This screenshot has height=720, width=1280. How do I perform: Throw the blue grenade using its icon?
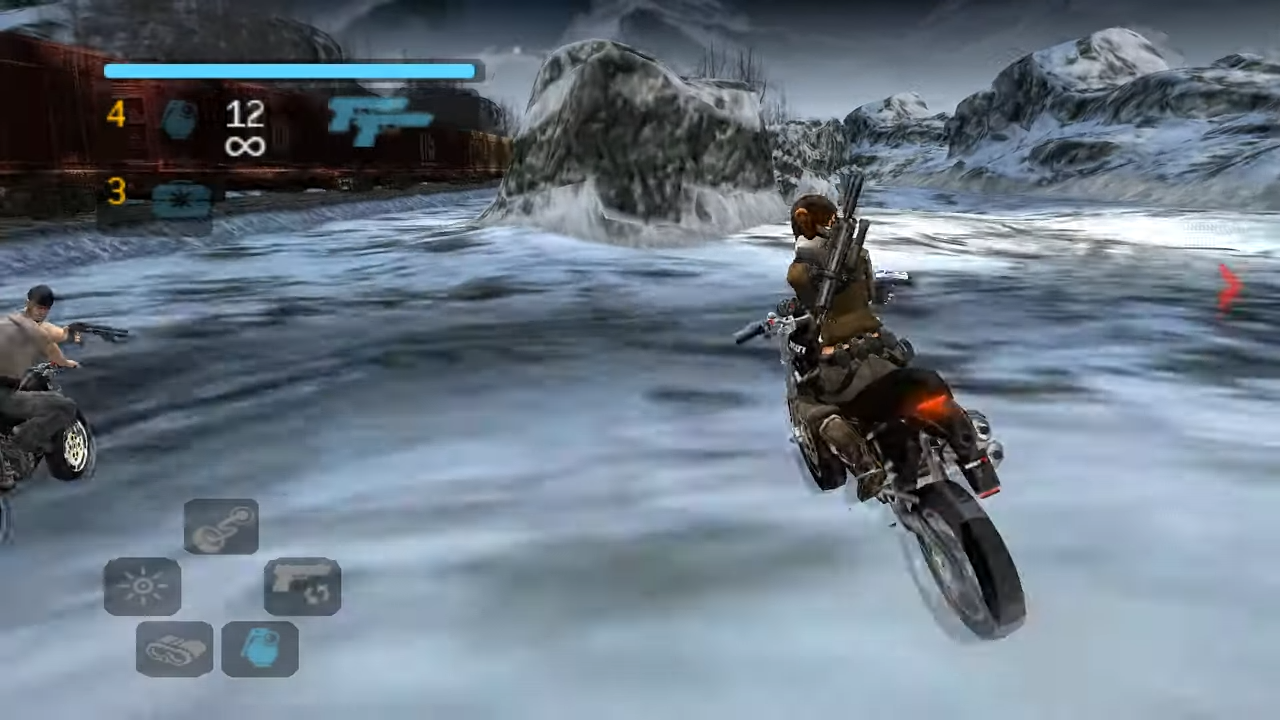260,648
